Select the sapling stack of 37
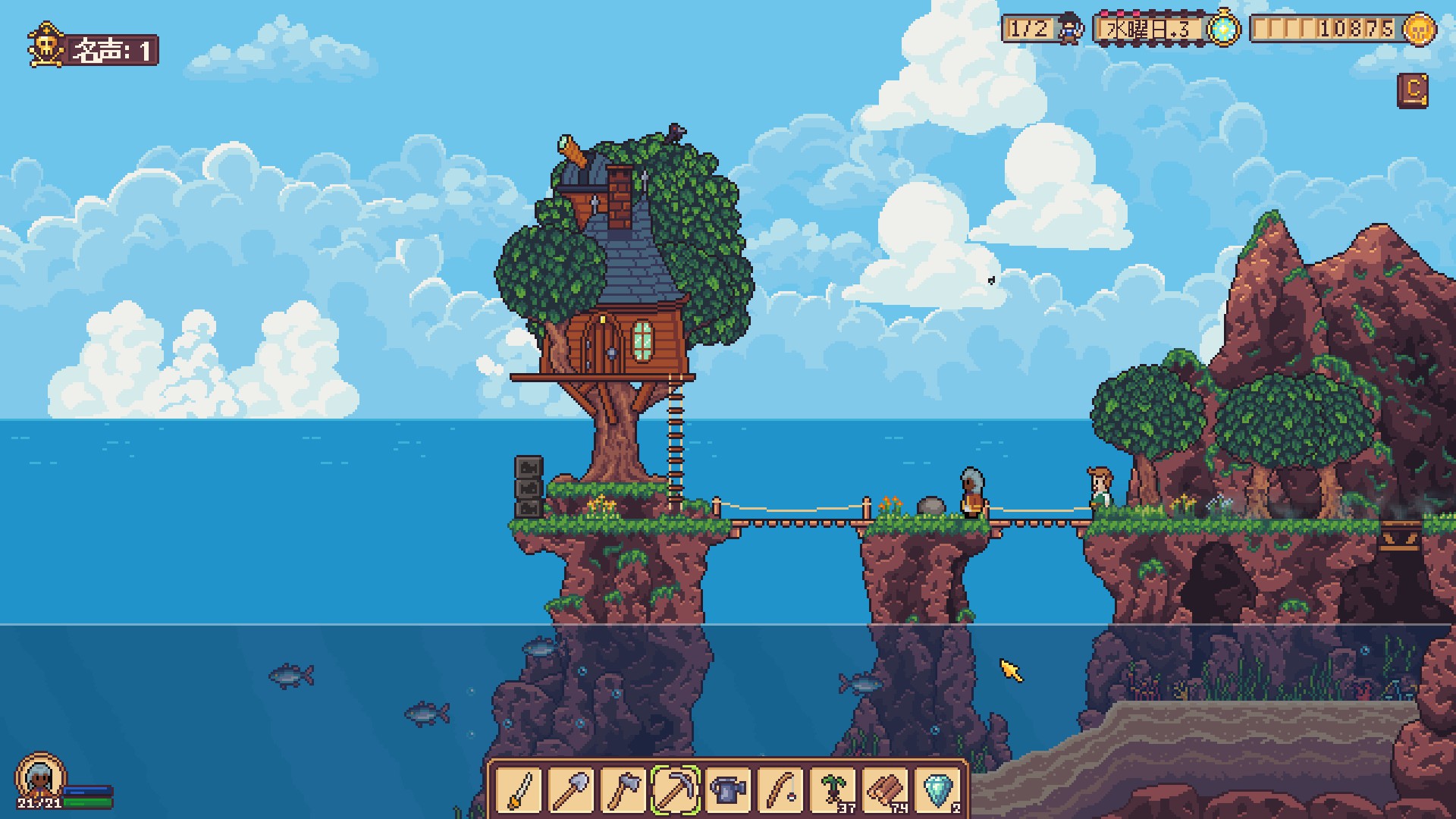 click(x=833, y=790)
